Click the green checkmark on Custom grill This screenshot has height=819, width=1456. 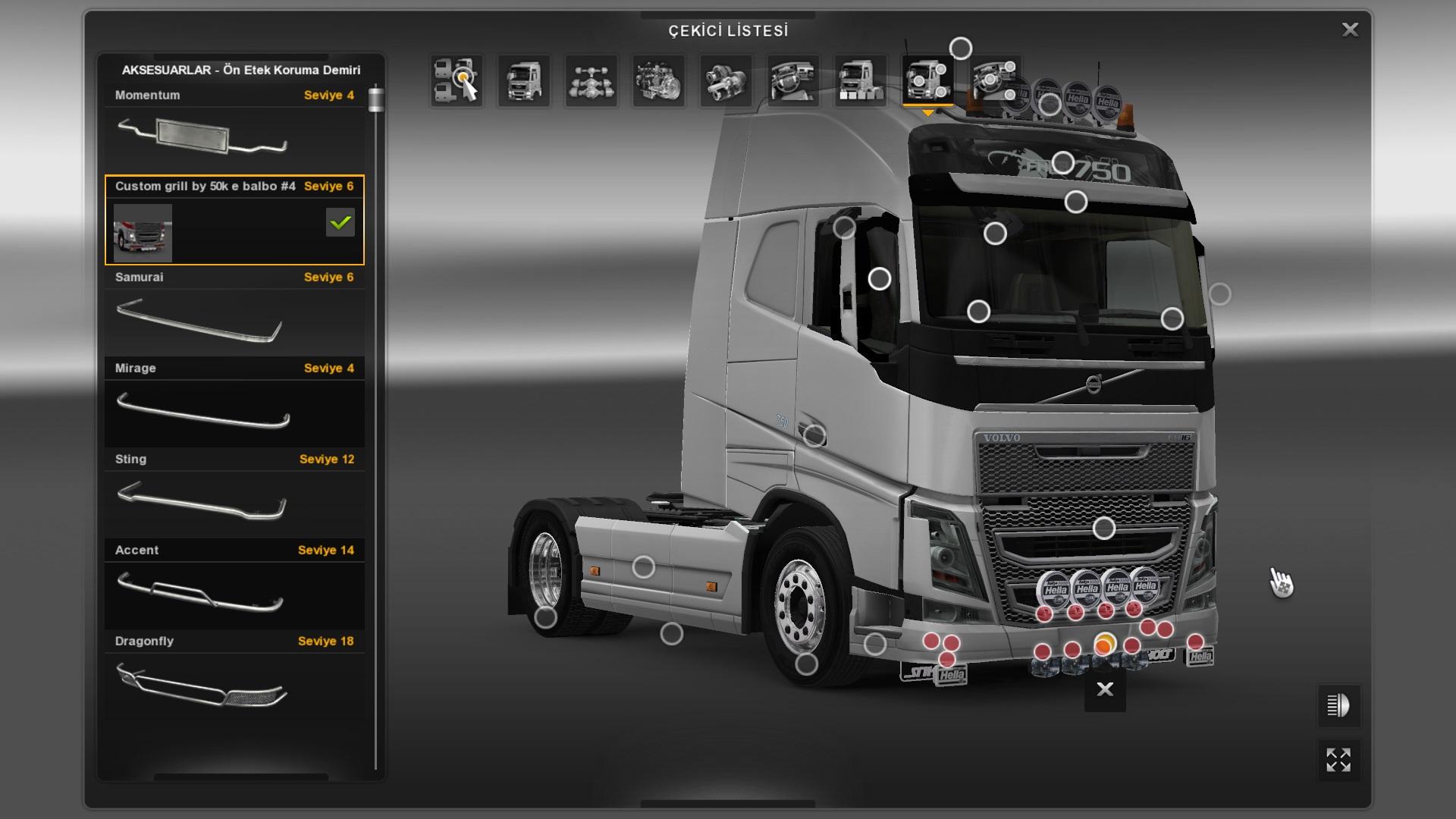(339, 222)
